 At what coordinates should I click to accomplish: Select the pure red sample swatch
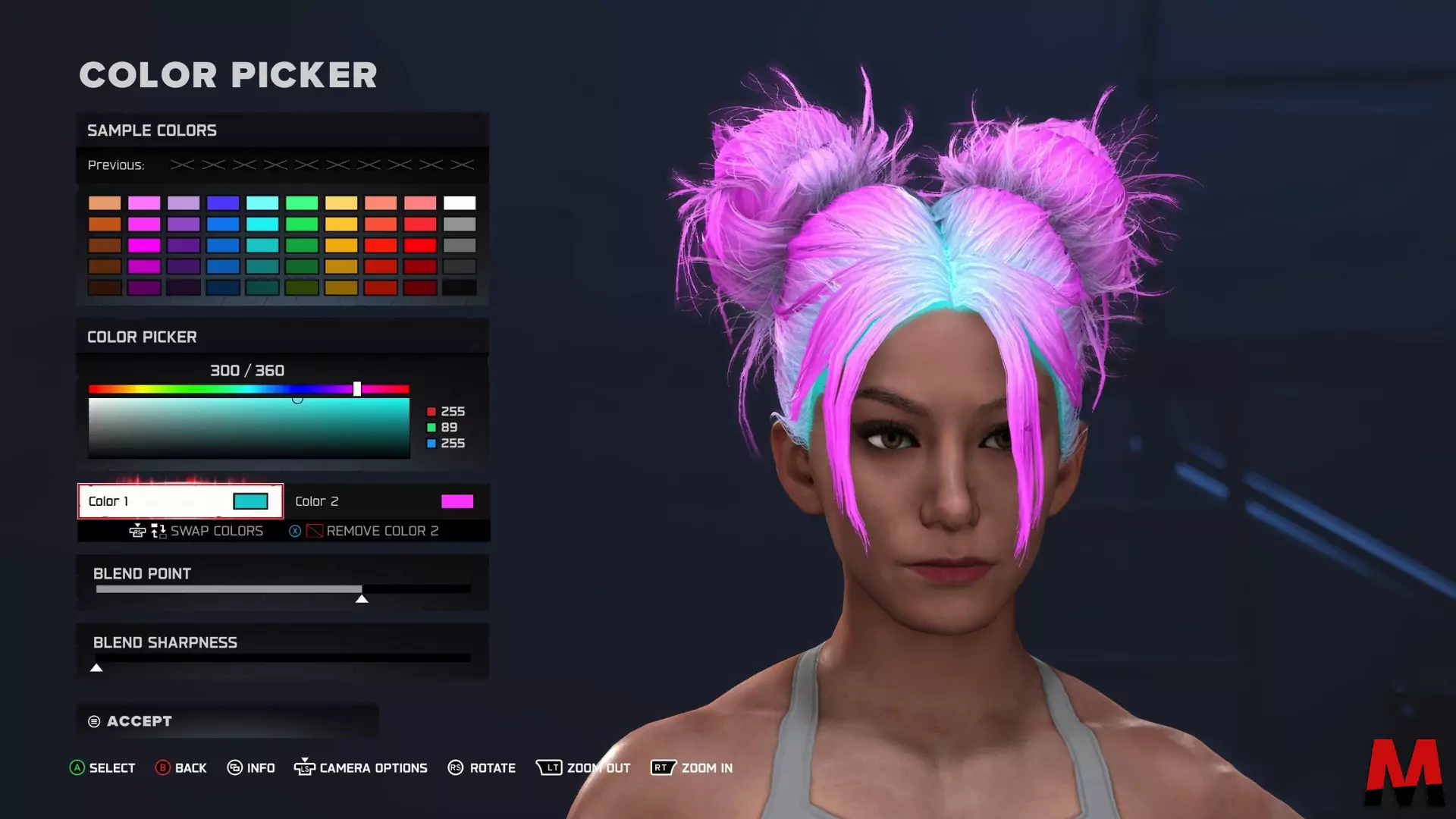[x=420, y=246]
